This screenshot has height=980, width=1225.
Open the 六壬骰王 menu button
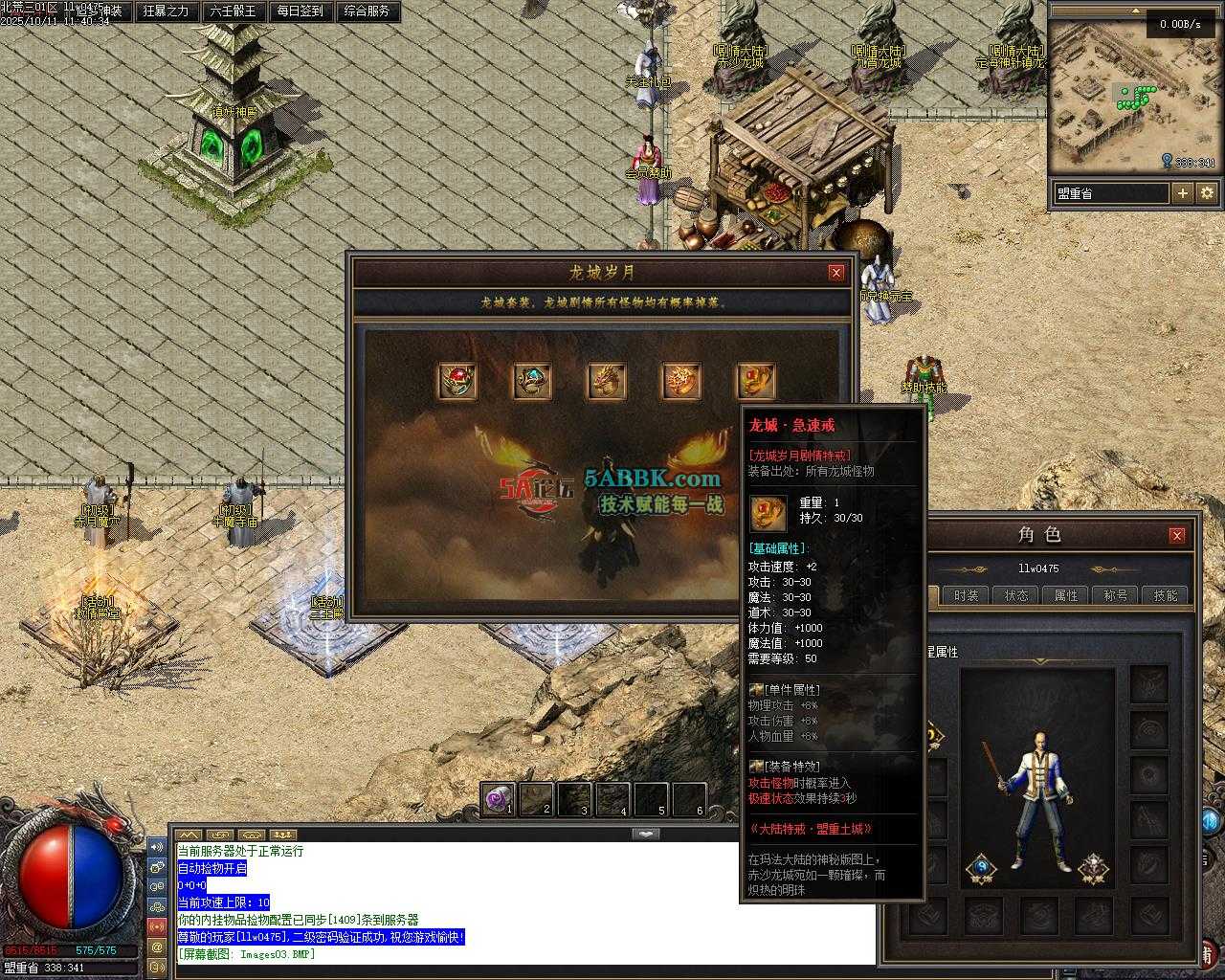click(x=233, y=11)
